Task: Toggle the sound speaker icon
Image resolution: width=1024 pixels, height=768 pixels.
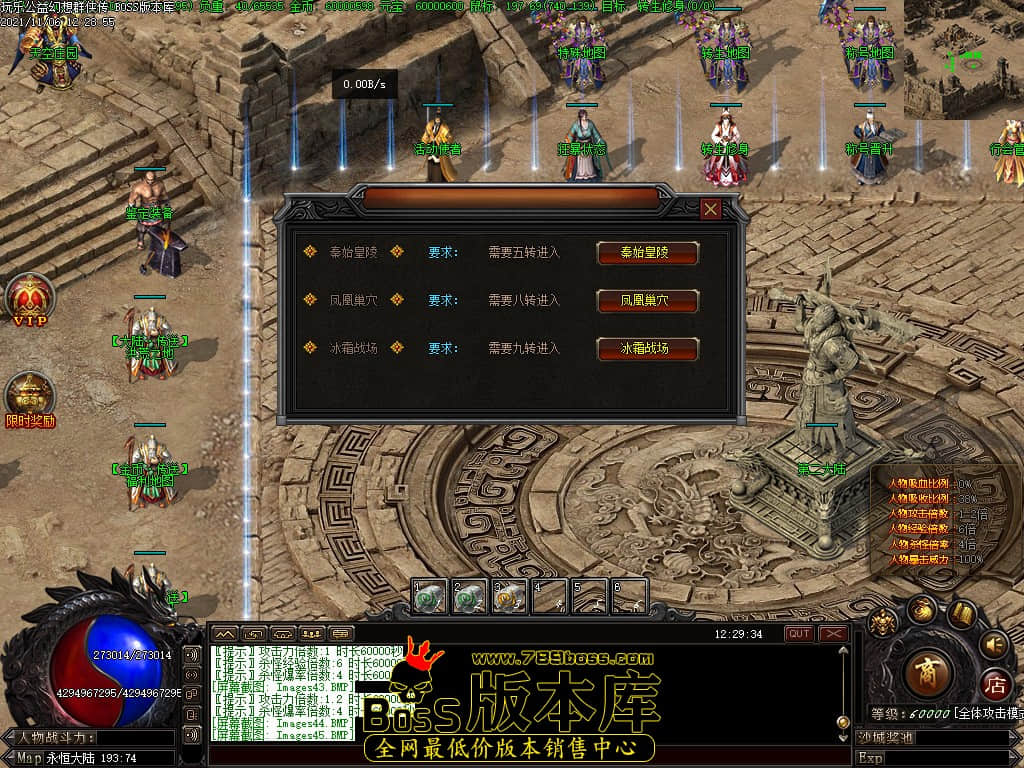Action: [993, 644]
